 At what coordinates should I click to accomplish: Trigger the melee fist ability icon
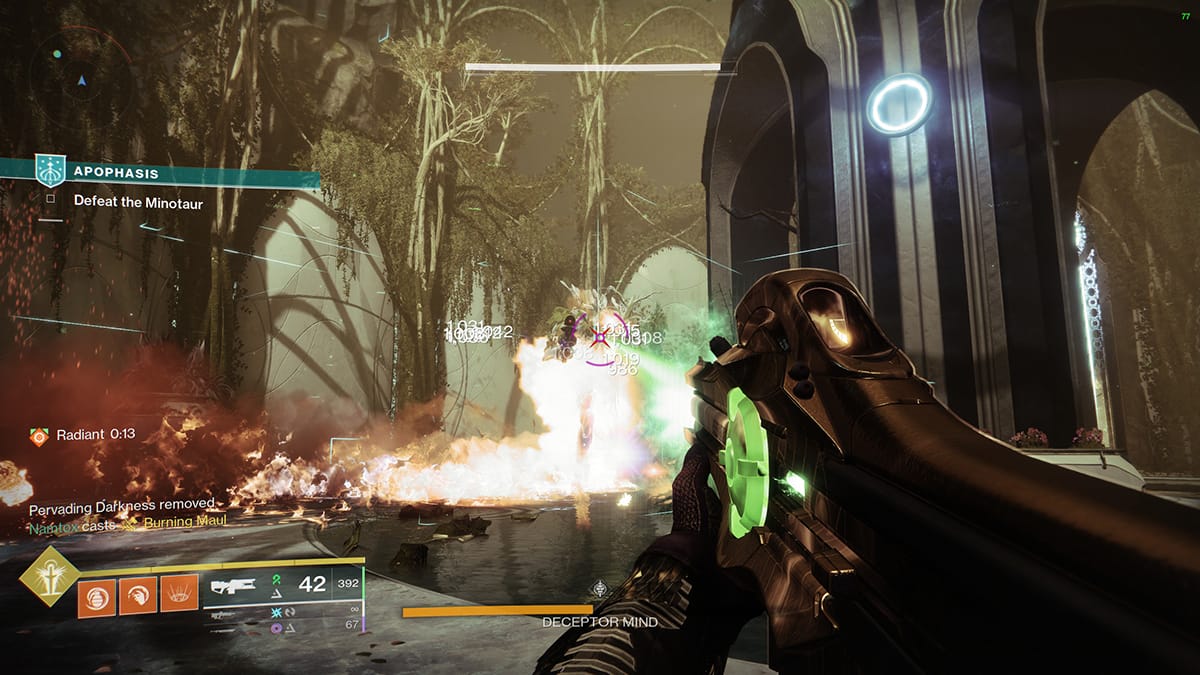tap(138, 597)
